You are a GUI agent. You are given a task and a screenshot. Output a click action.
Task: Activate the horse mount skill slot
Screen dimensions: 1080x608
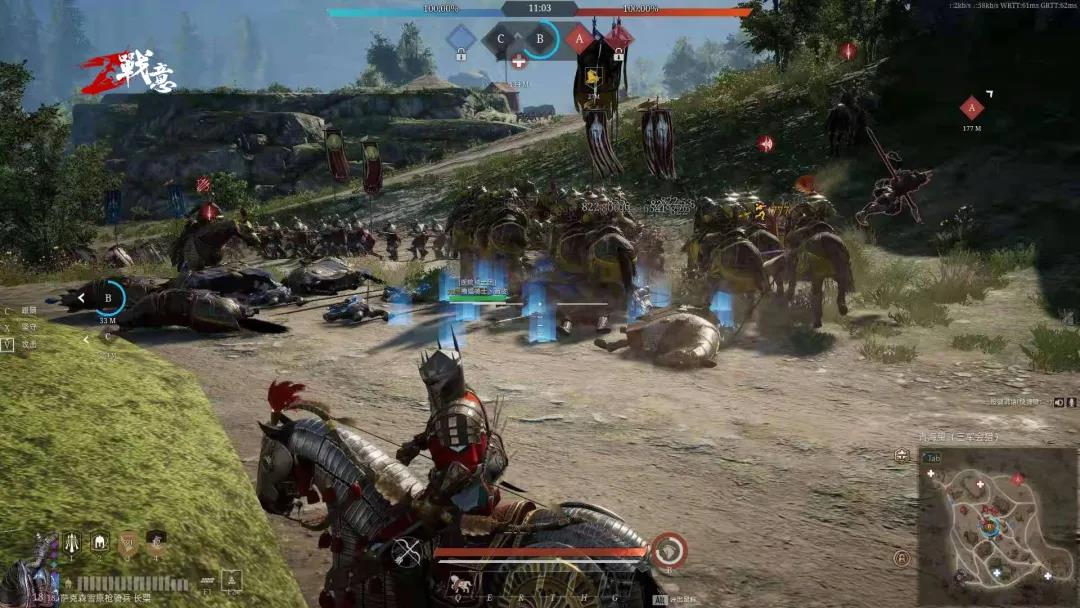tap(461, 584)
